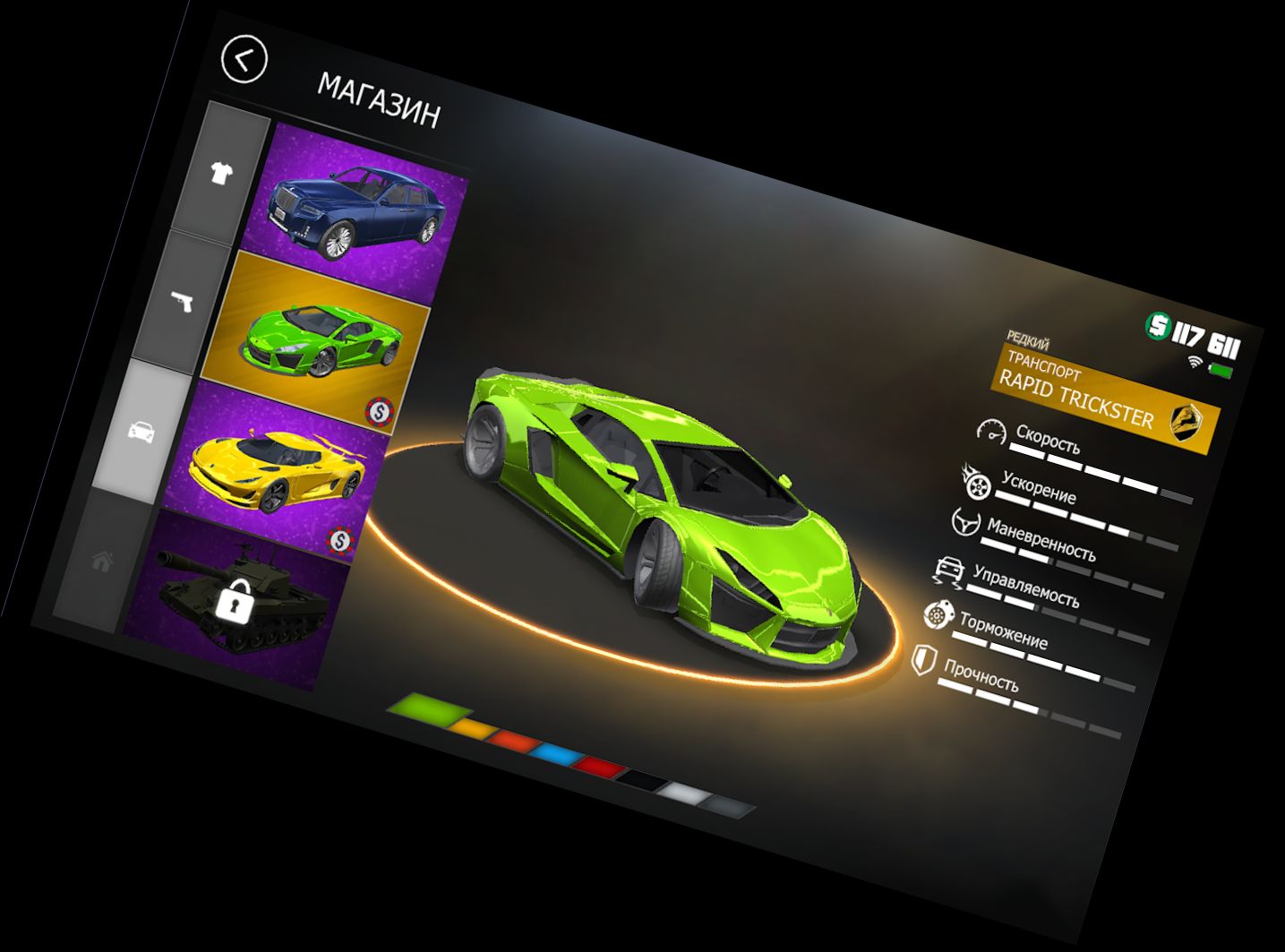Choose the dark blue luxury sedan
This screenshot has height=952, width=1285.
pyautogui.click(x=358, y=209)
